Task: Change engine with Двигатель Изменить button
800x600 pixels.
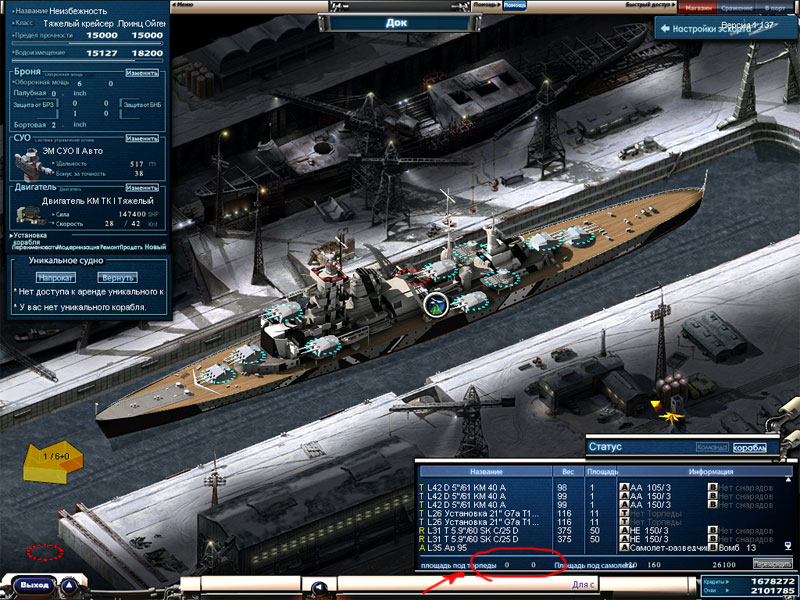Action: pos(142,187)
